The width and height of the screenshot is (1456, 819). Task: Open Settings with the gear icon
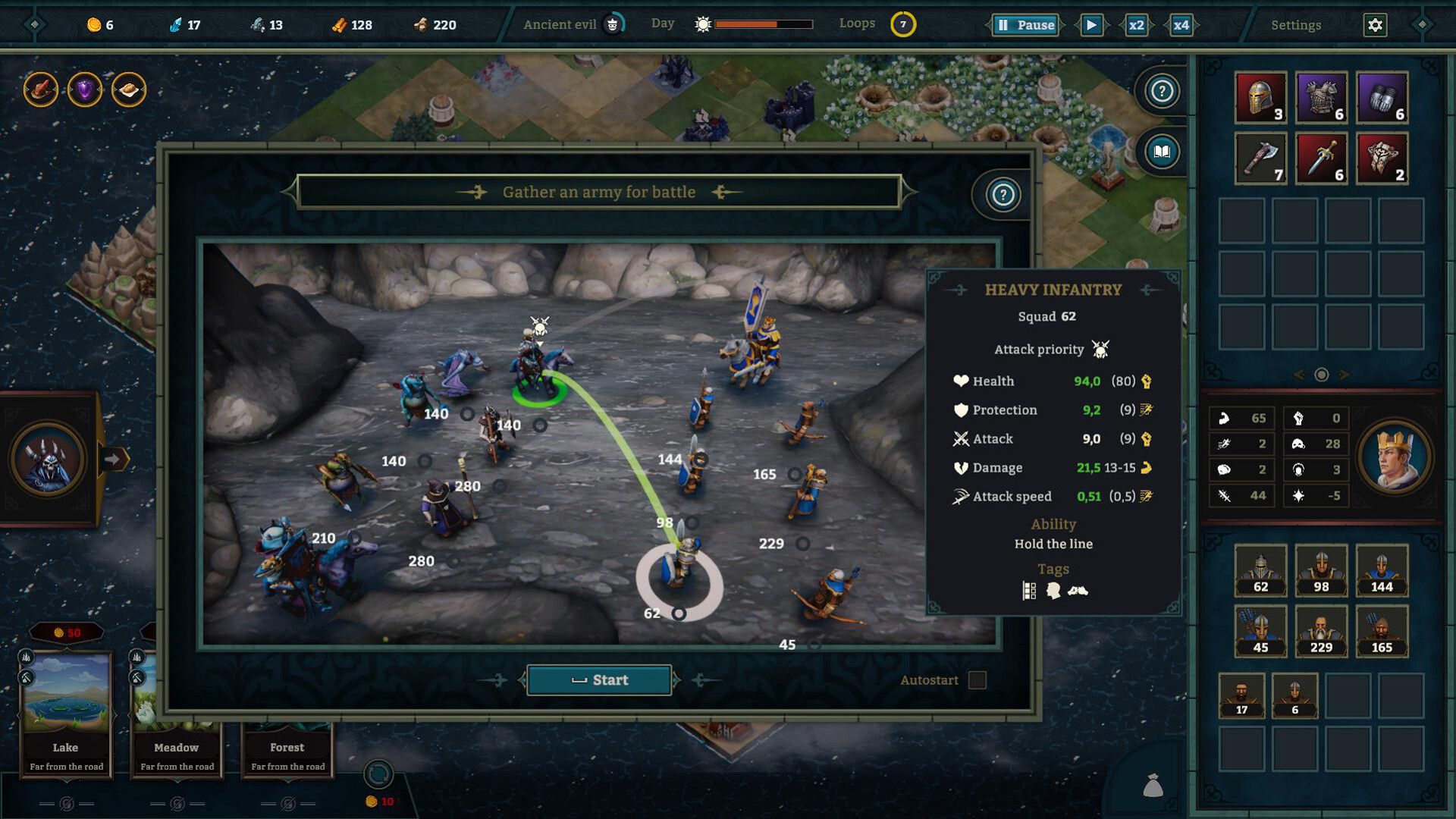coord(1375,25)
